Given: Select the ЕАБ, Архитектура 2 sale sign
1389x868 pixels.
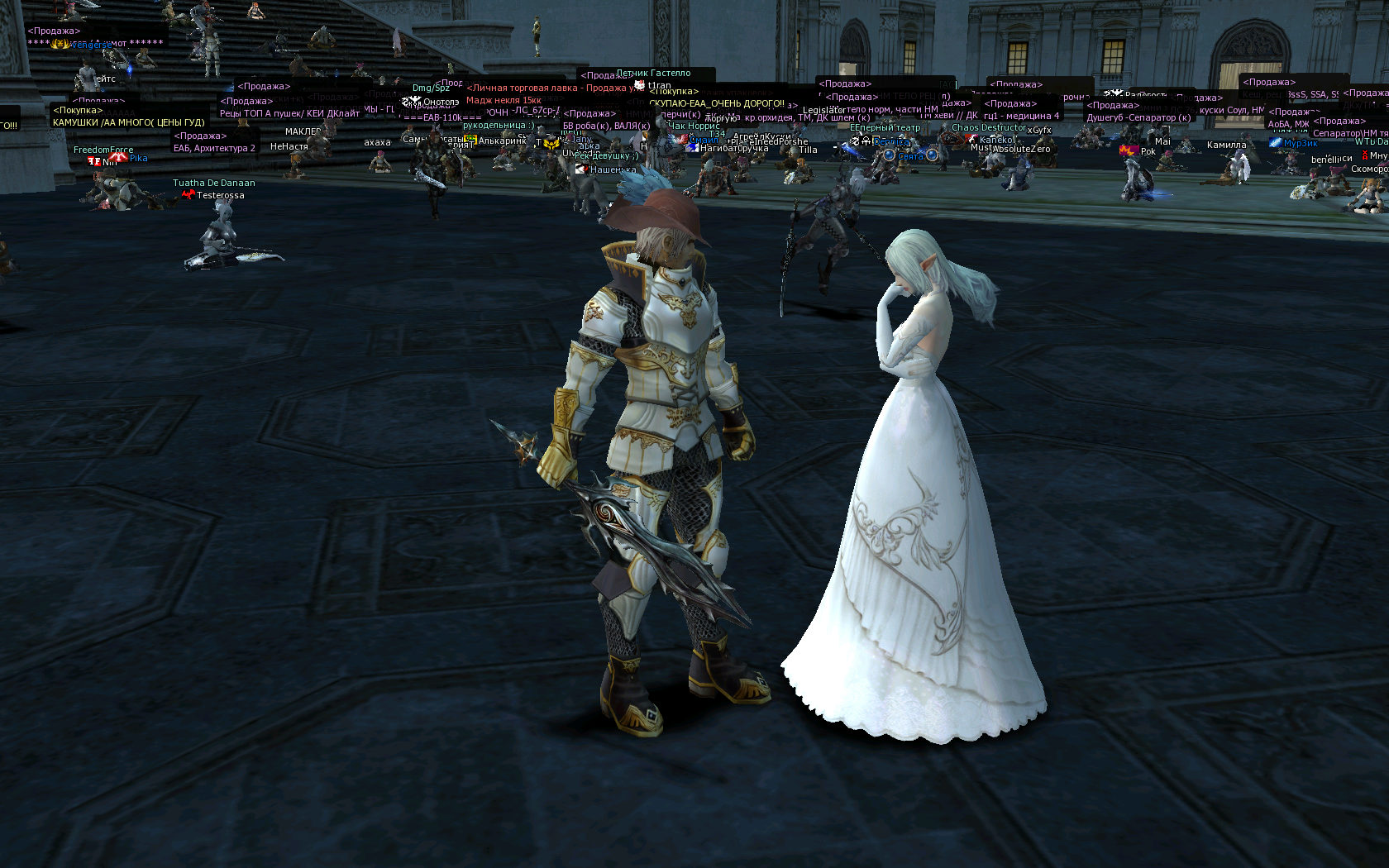Looking at the screenshot, I should pyautogui.click(x=214, y=148).
